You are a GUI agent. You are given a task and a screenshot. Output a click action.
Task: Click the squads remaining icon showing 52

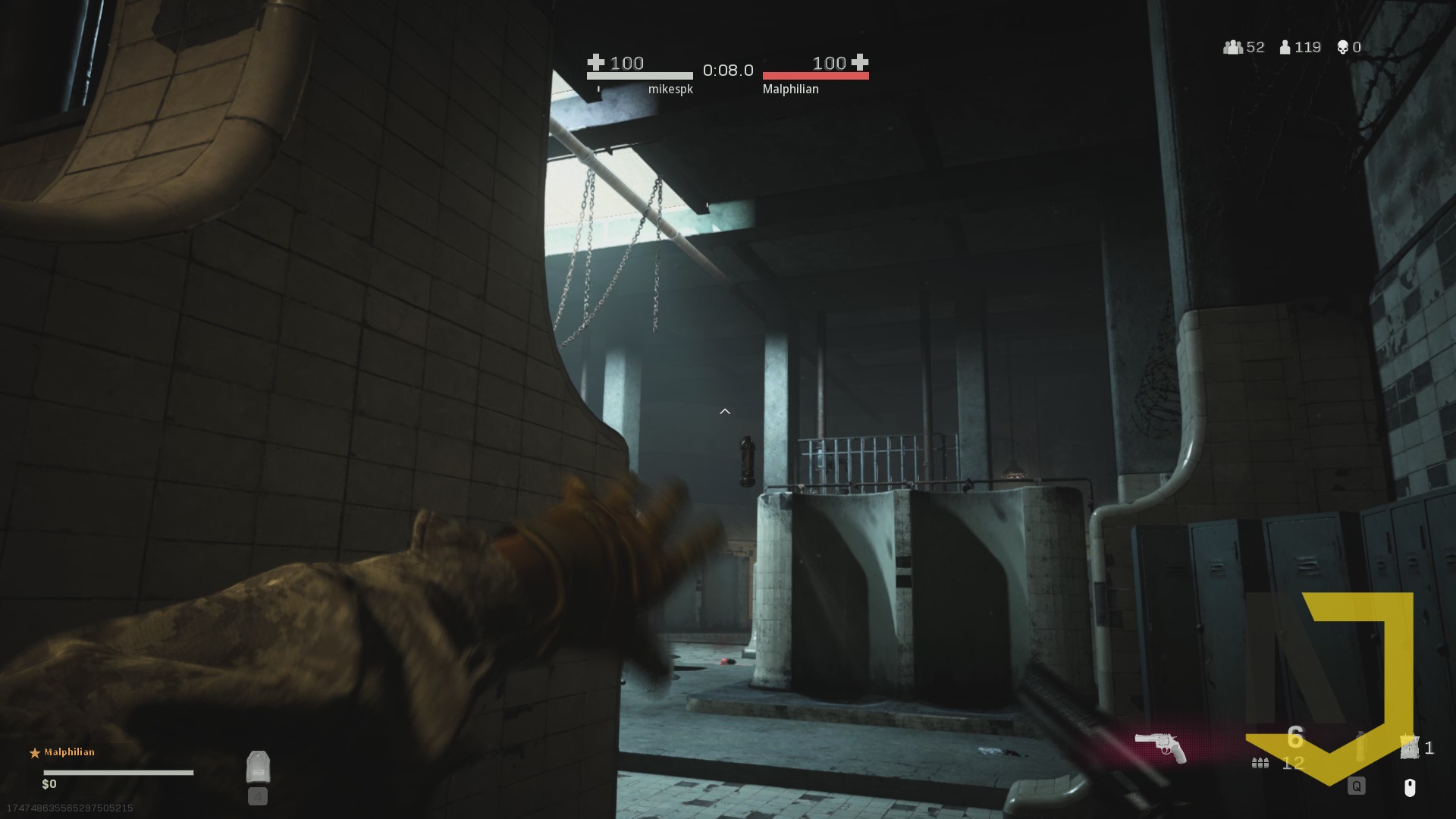tap(1233, 47)
